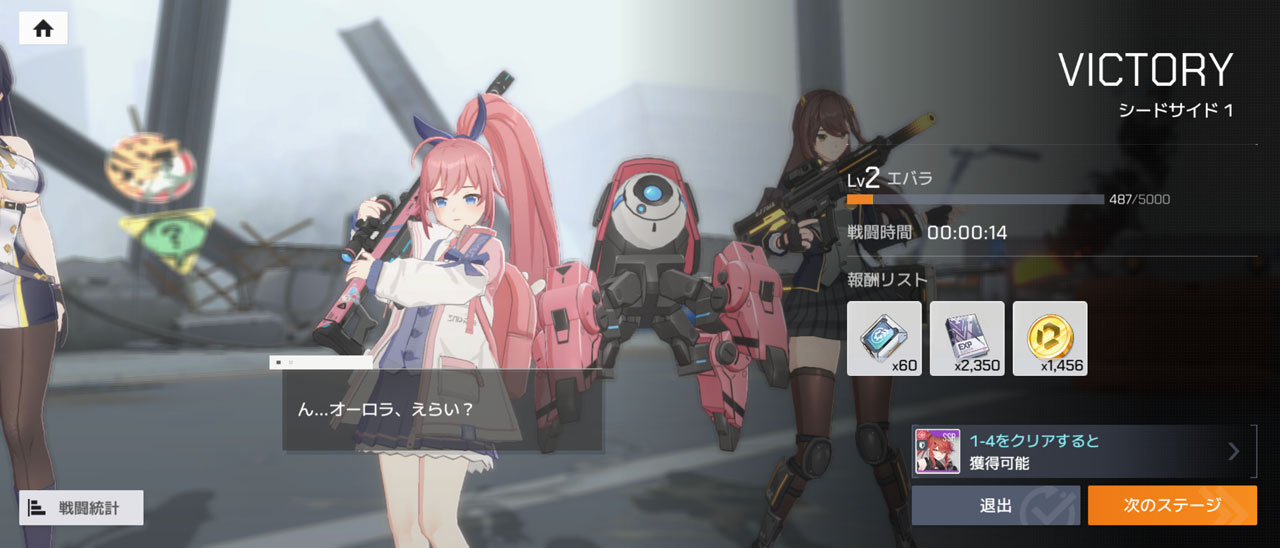Inspect the x60 gem reward item
The height and width of the screenshot is (548, 1280).
pos(884,338)
